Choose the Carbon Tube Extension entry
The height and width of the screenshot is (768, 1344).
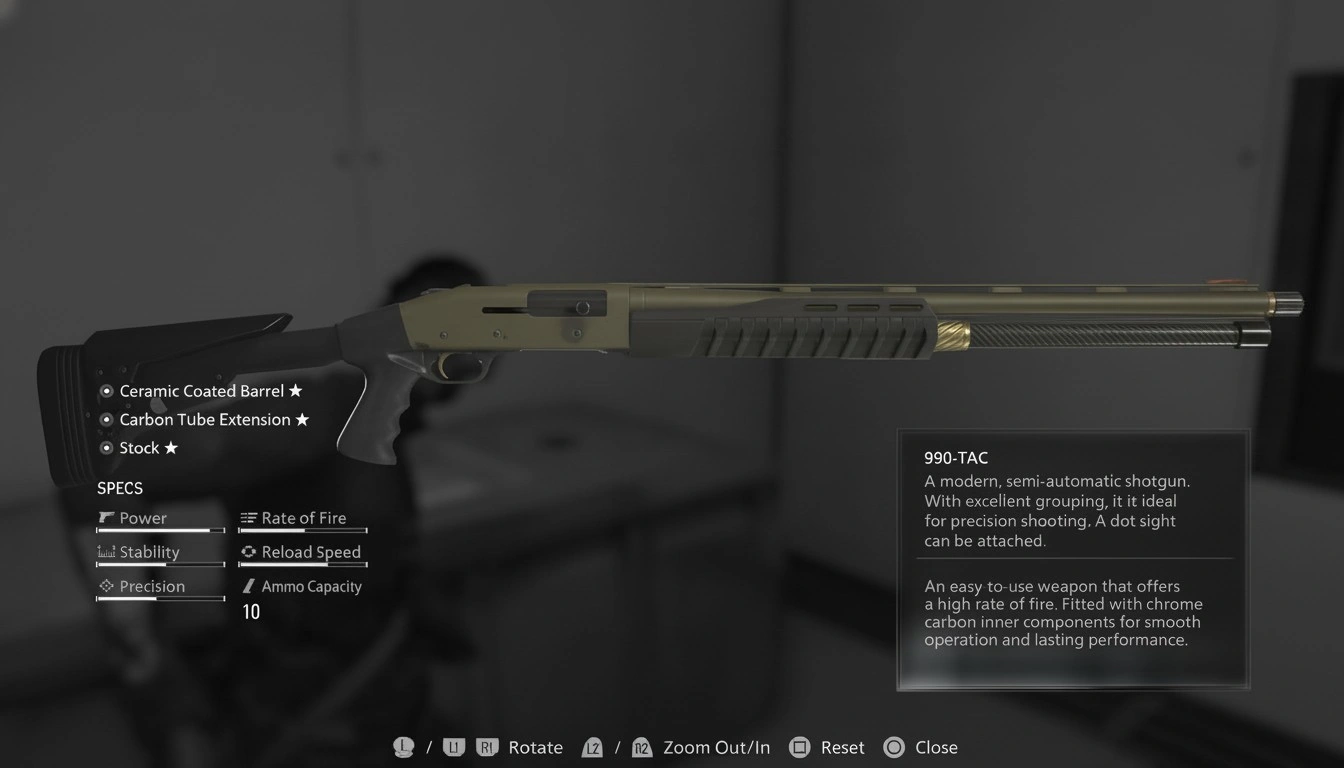point(204,420)
